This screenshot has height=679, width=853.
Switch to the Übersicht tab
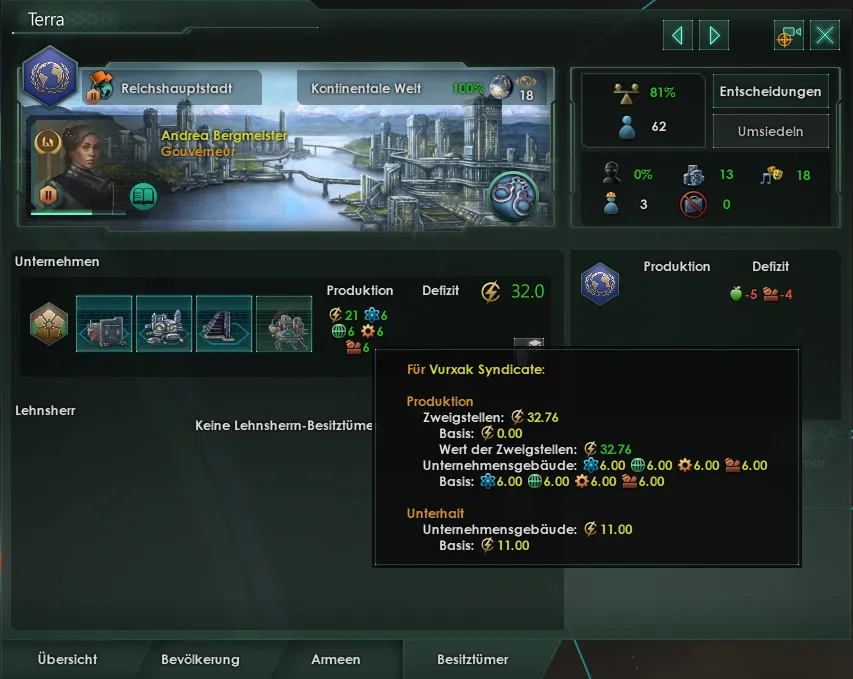coord(67,659)
